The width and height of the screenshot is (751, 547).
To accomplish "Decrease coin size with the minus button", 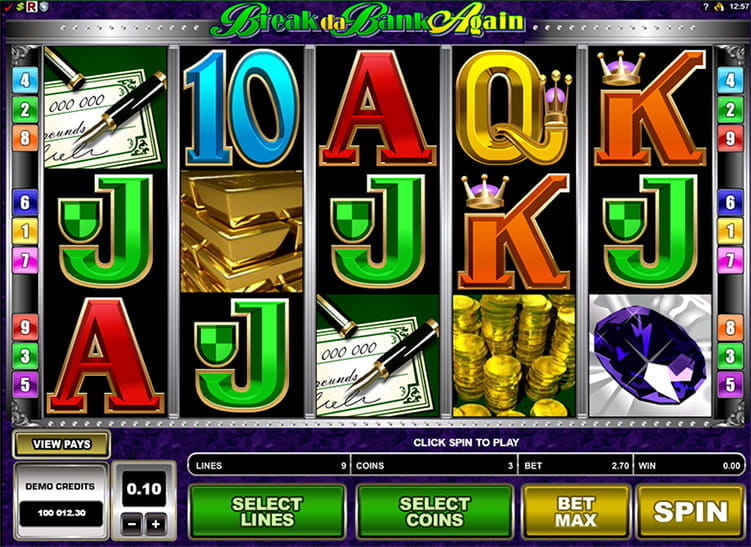I will pyautogui.click(x=131, y=524).
